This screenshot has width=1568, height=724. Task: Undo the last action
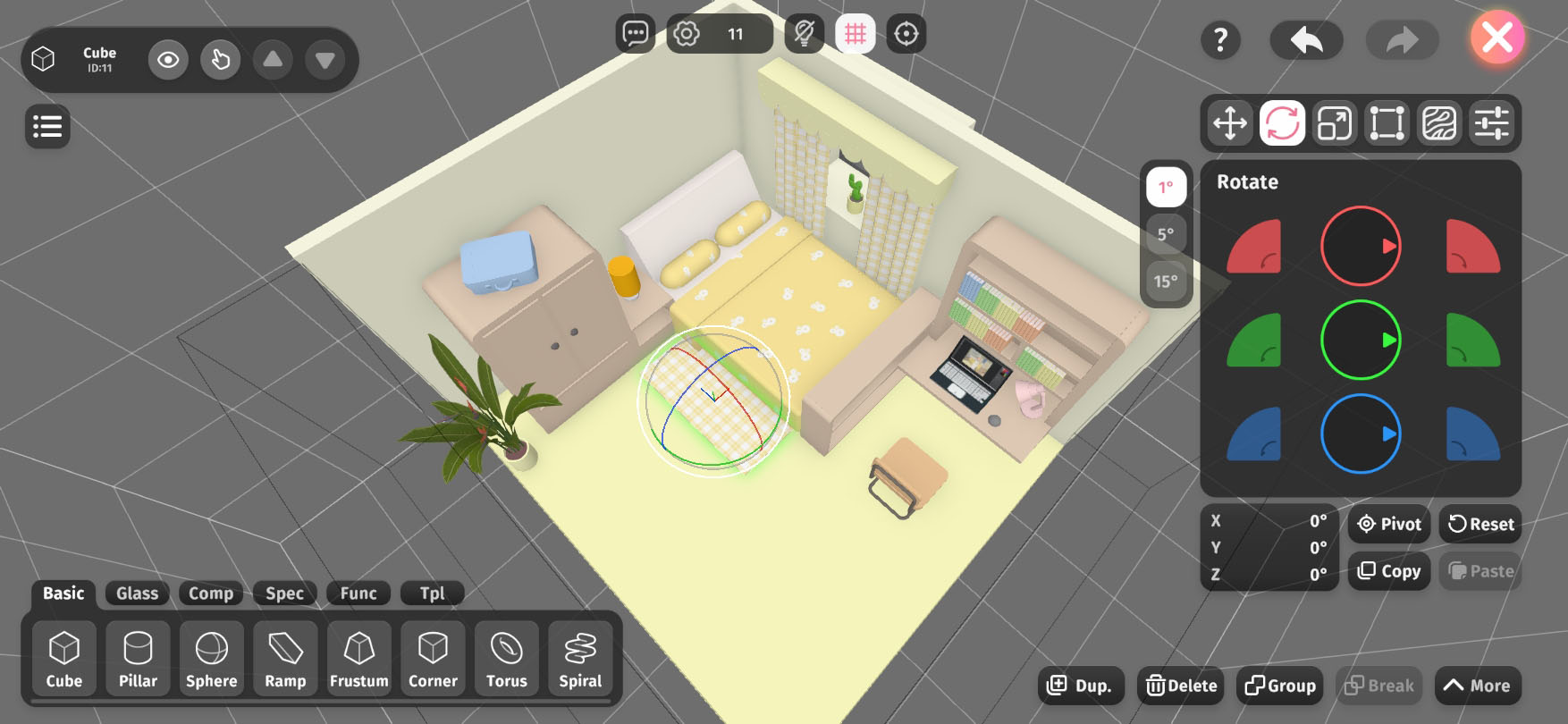coord(1306,39)
